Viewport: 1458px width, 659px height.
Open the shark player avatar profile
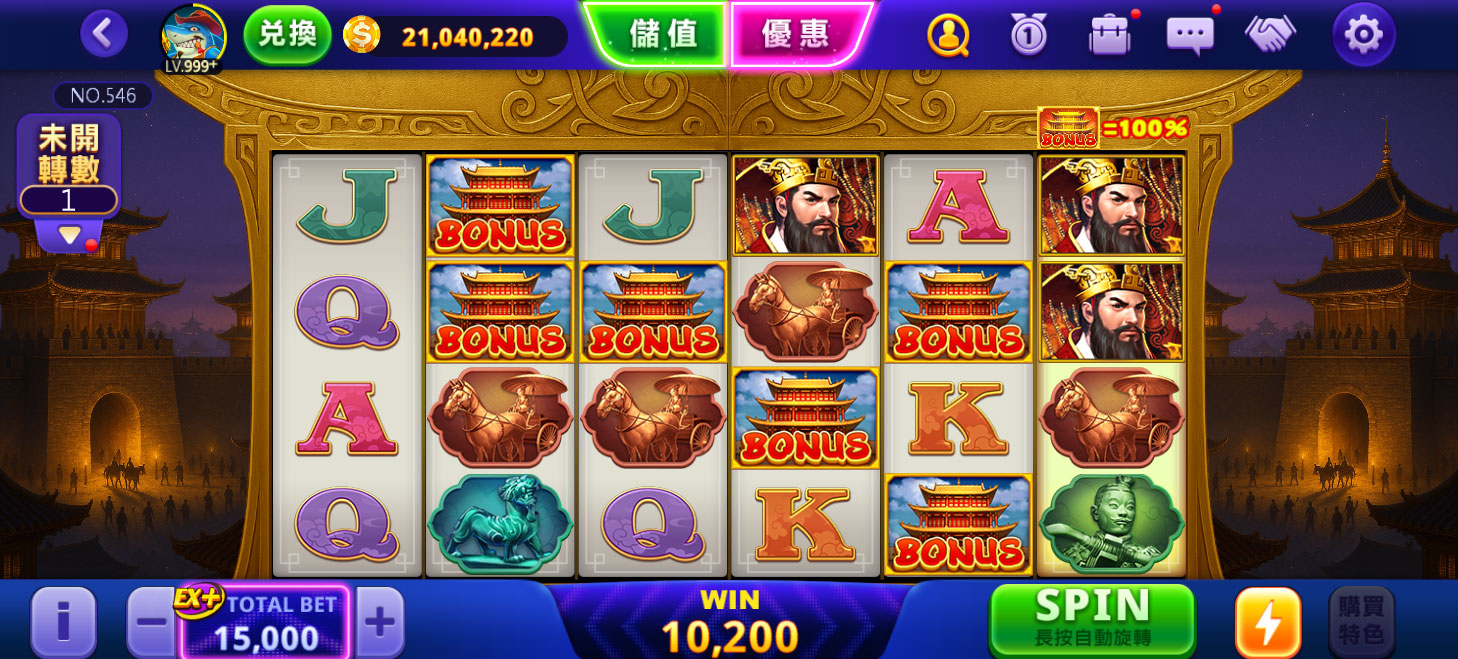[x=193, y=37]
